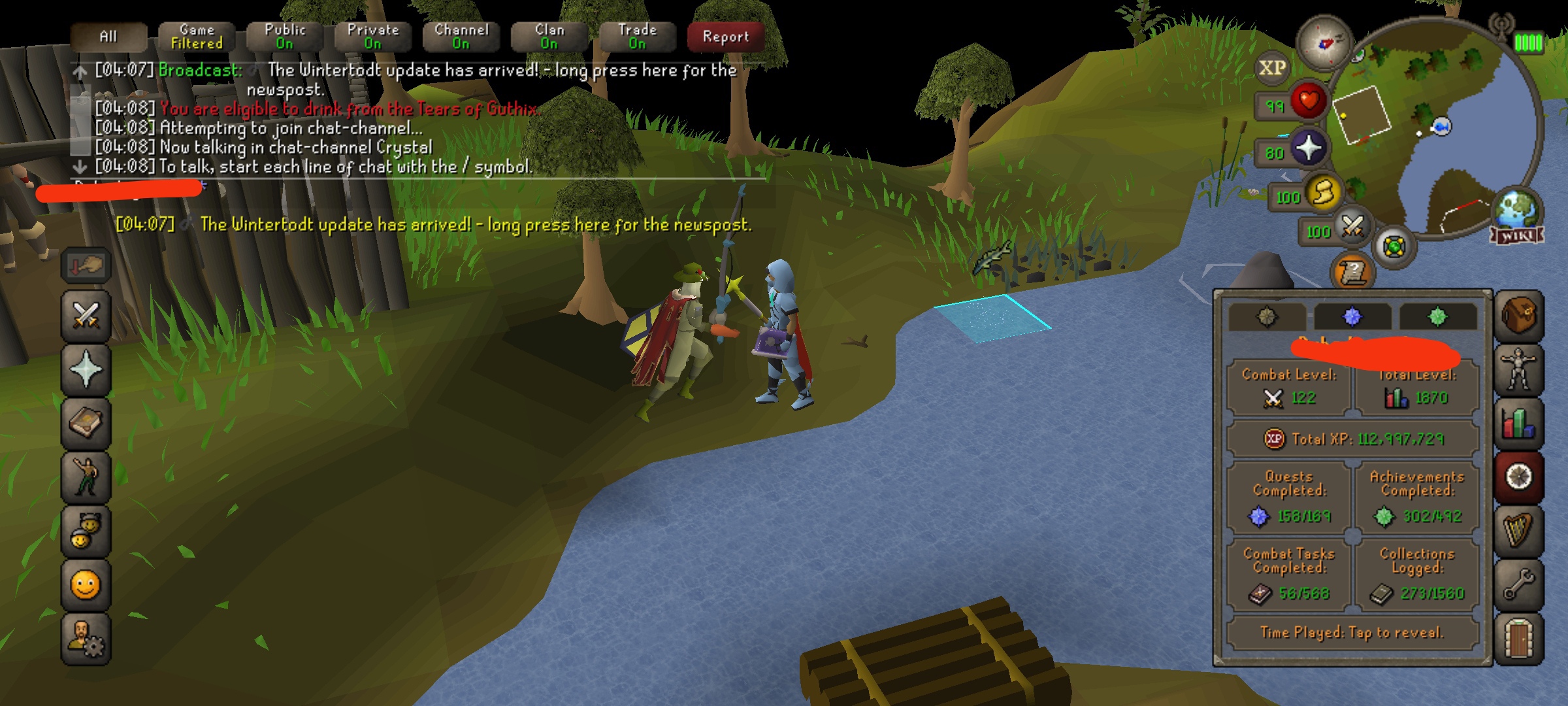Select the Clan chat tab
The width and height of the screenshot is (1568, 706).
(x=549, y=37)
